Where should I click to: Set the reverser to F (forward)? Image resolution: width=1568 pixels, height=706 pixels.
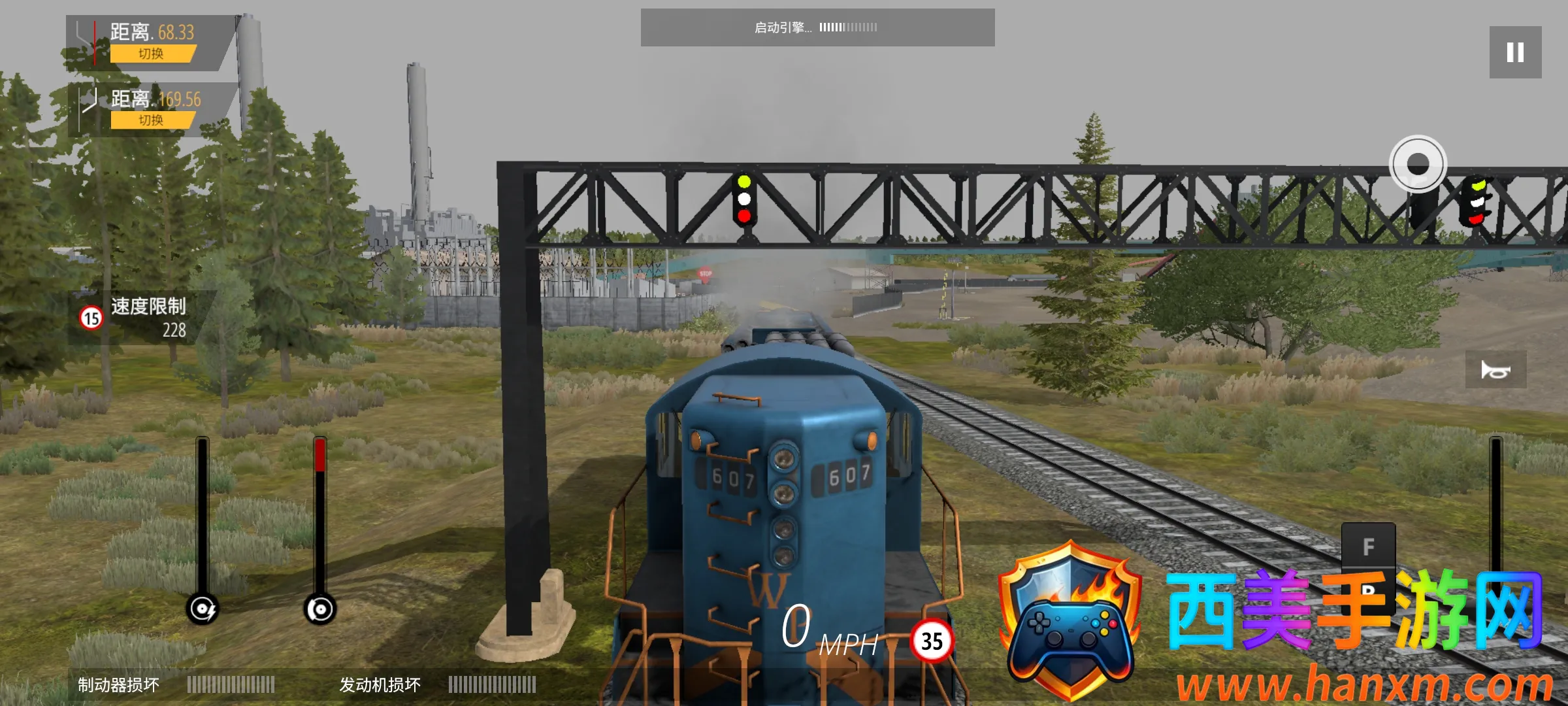pyautogui.click(x=1368, y=546)
